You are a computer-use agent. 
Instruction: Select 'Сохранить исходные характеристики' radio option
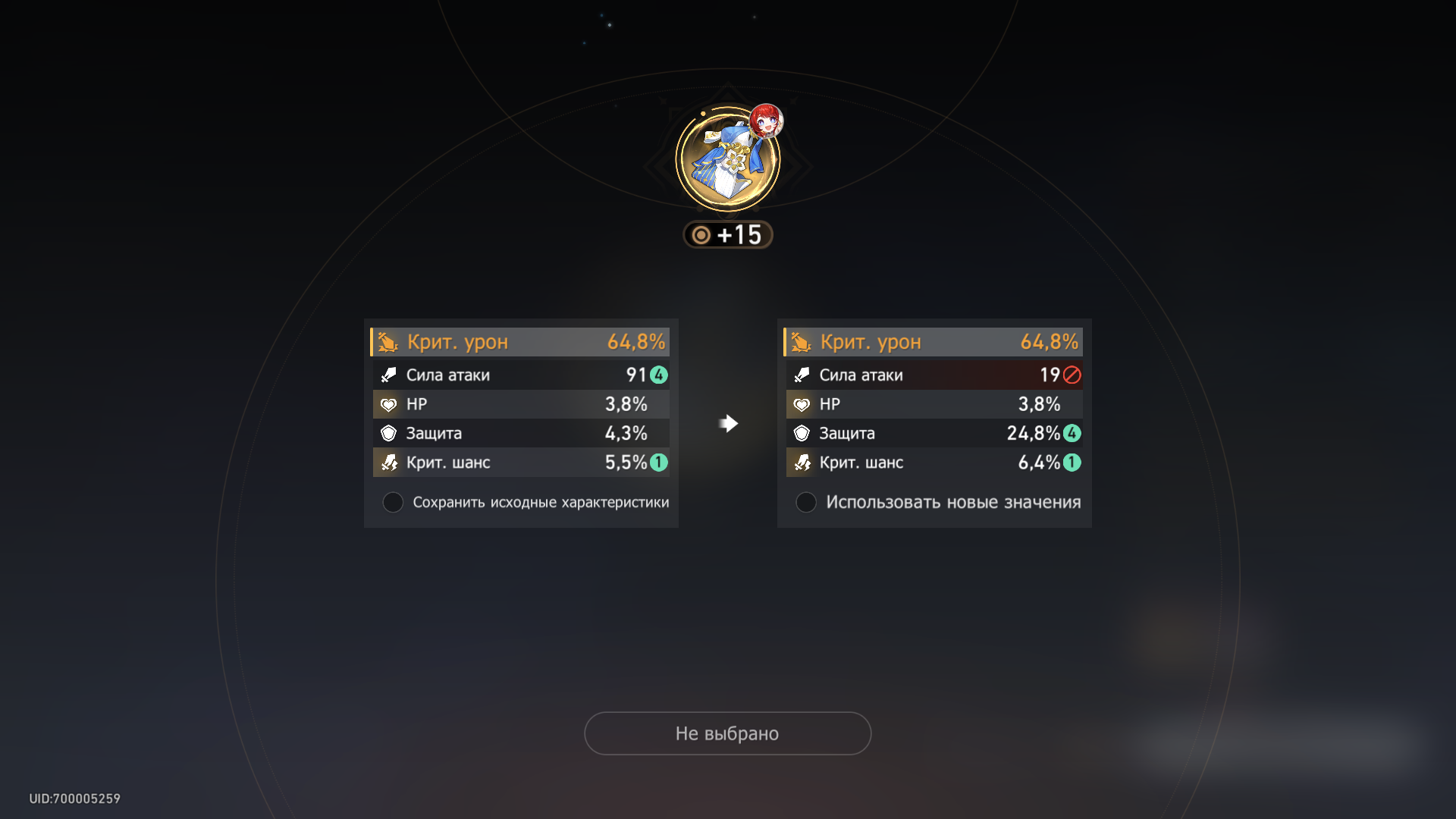[393, 502]
